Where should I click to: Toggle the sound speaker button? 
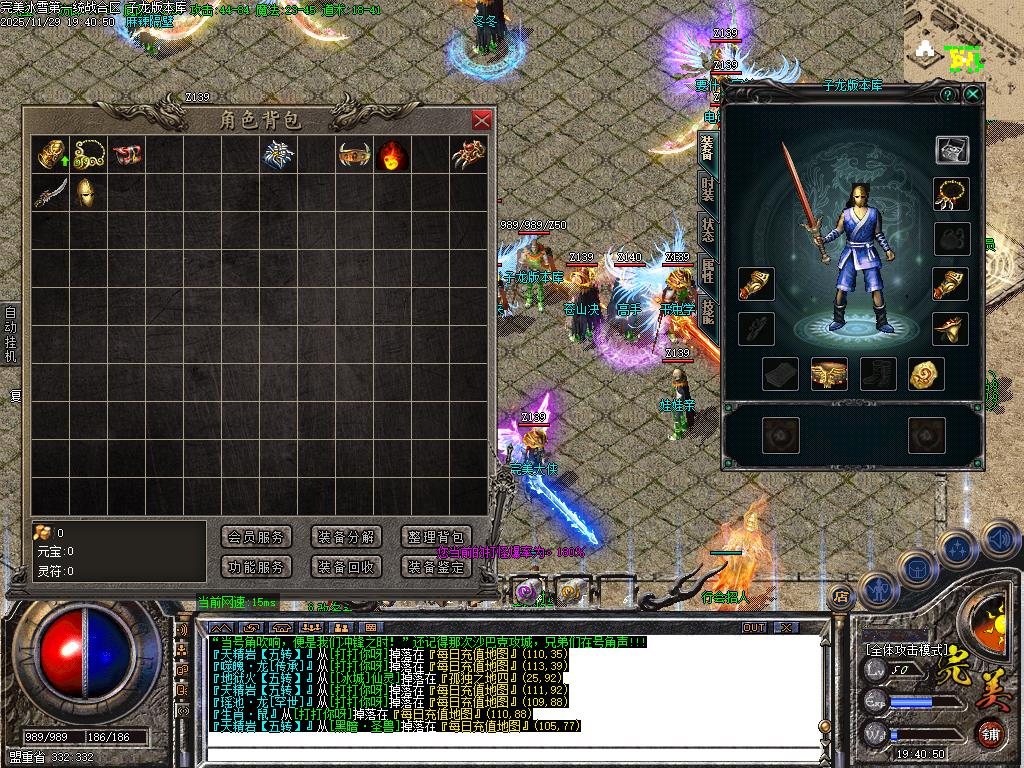pos(1000,540)
